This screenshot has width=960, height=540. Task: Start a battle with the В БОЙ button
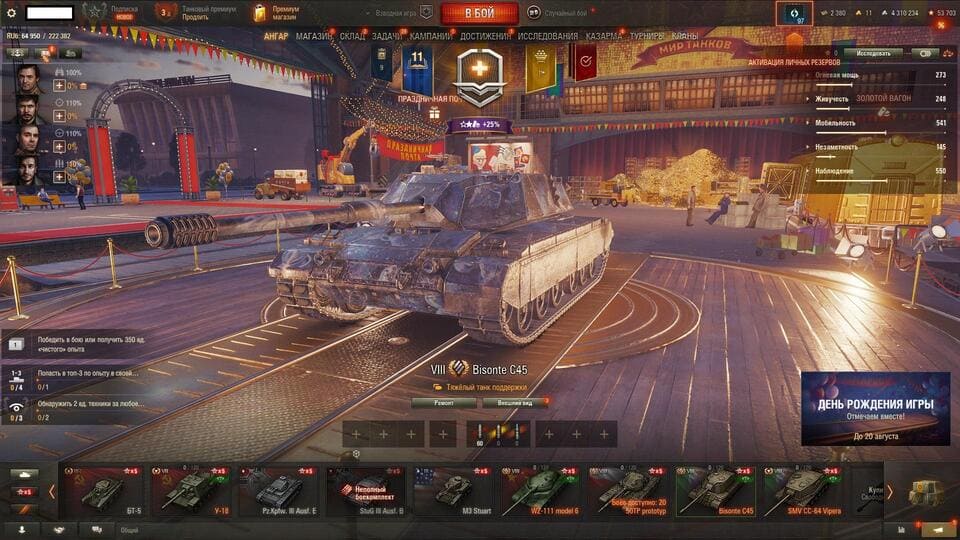(479, 13)
